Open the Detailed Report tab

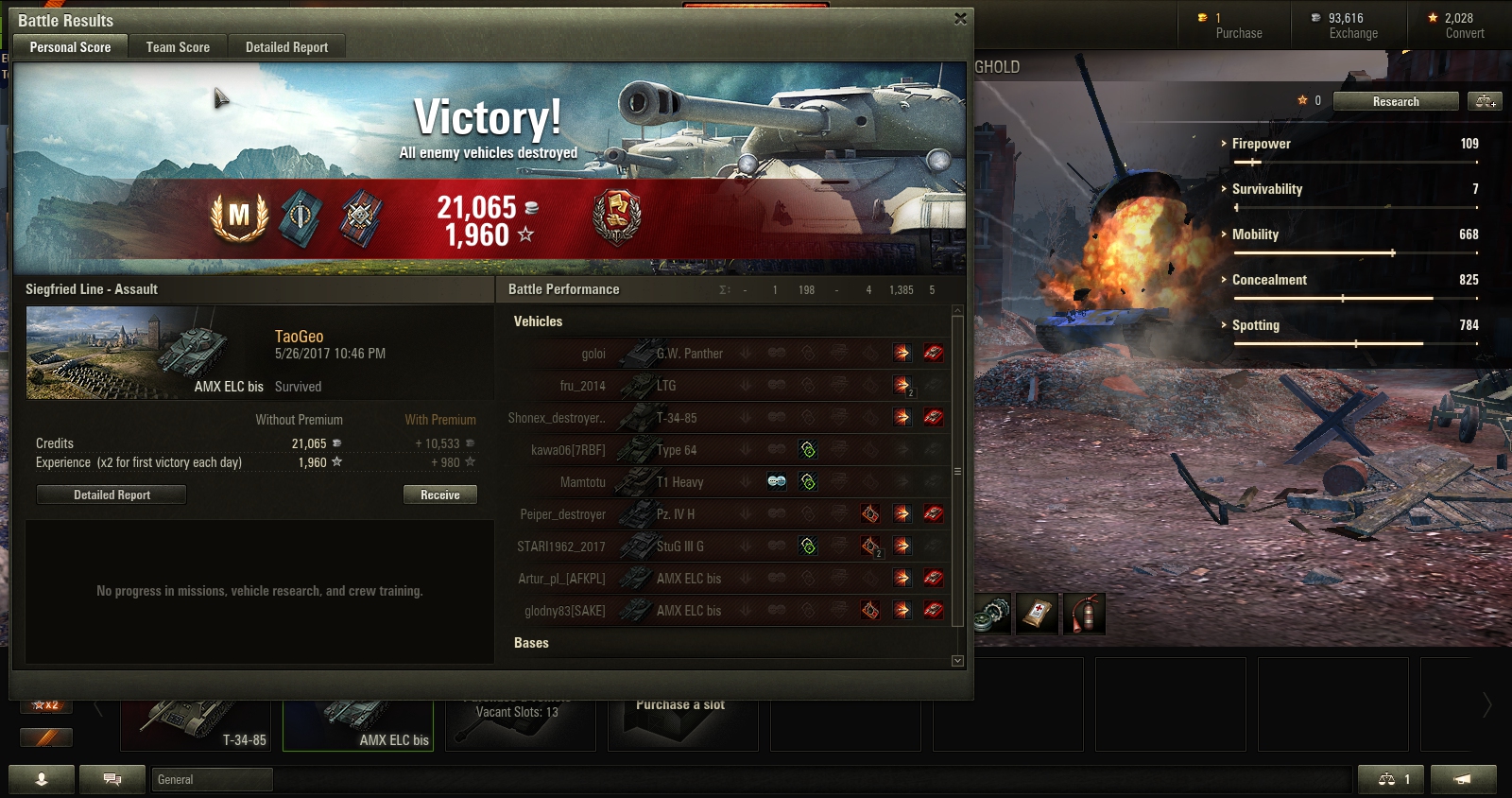tap(286, 47)
